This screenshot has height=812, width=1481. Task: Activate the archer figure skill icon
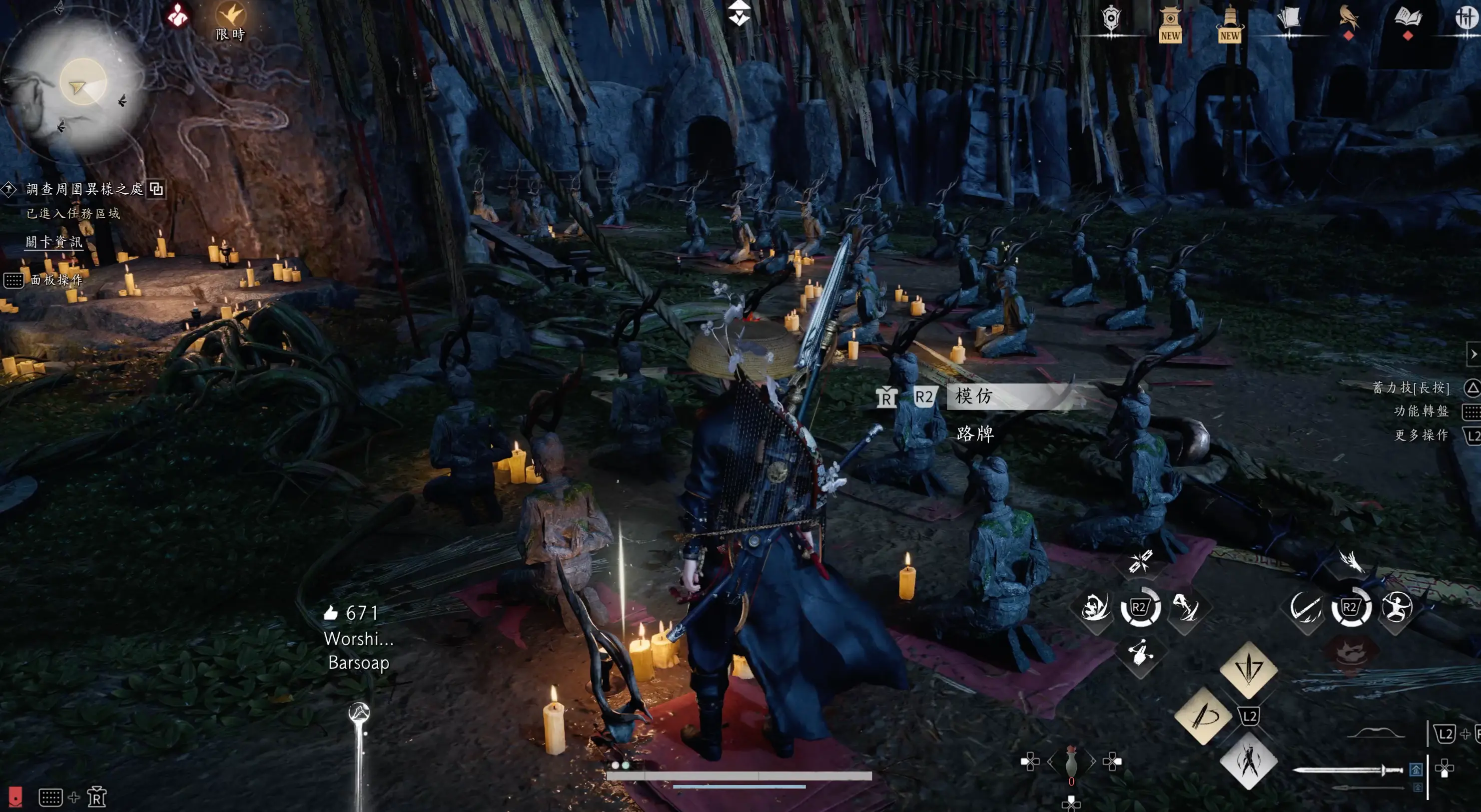1397,607
